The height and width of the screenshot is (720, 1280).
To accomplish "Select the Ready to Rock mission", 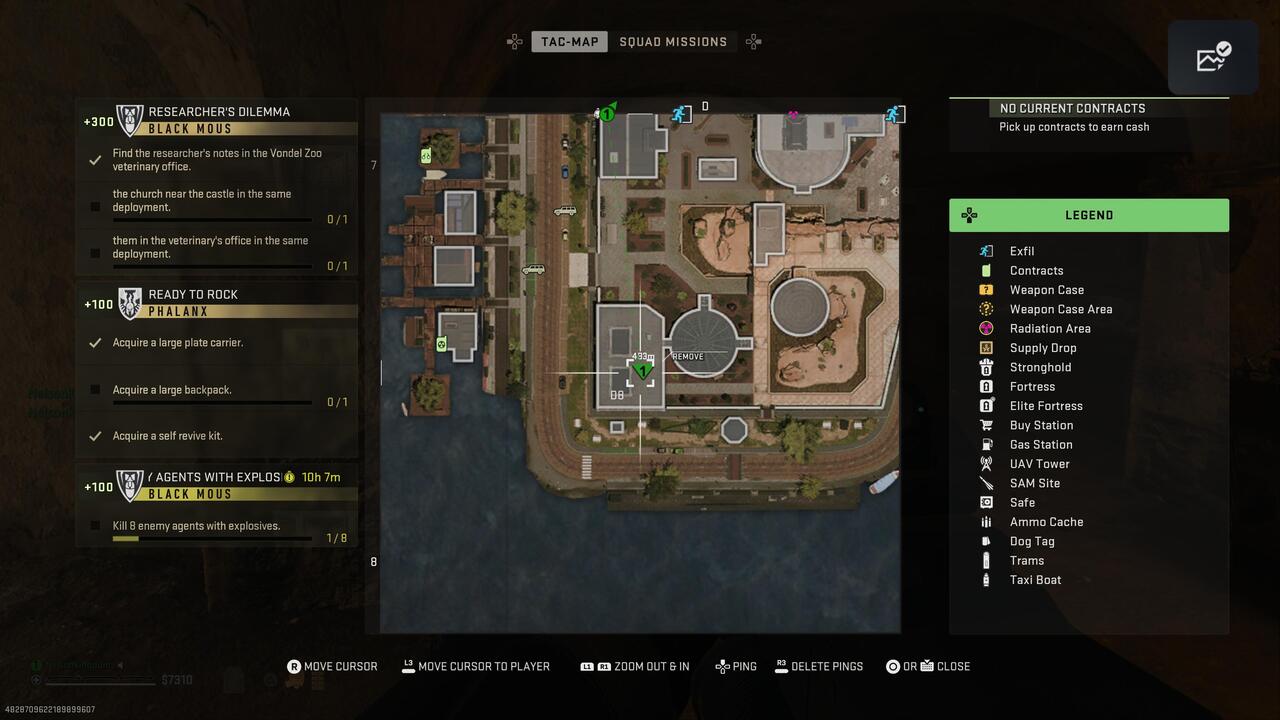I will pyautogui.click(x=192, y=295).
